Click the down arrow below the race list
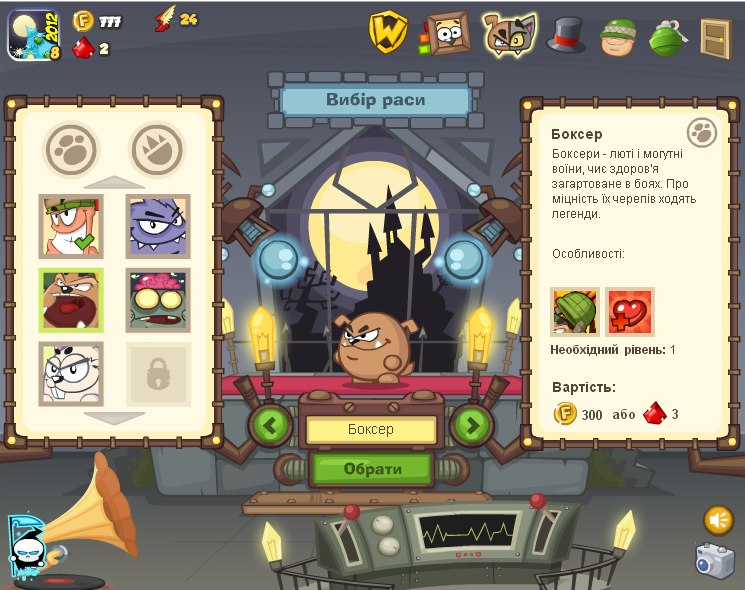745x590 pixels. tap(114, 417)
